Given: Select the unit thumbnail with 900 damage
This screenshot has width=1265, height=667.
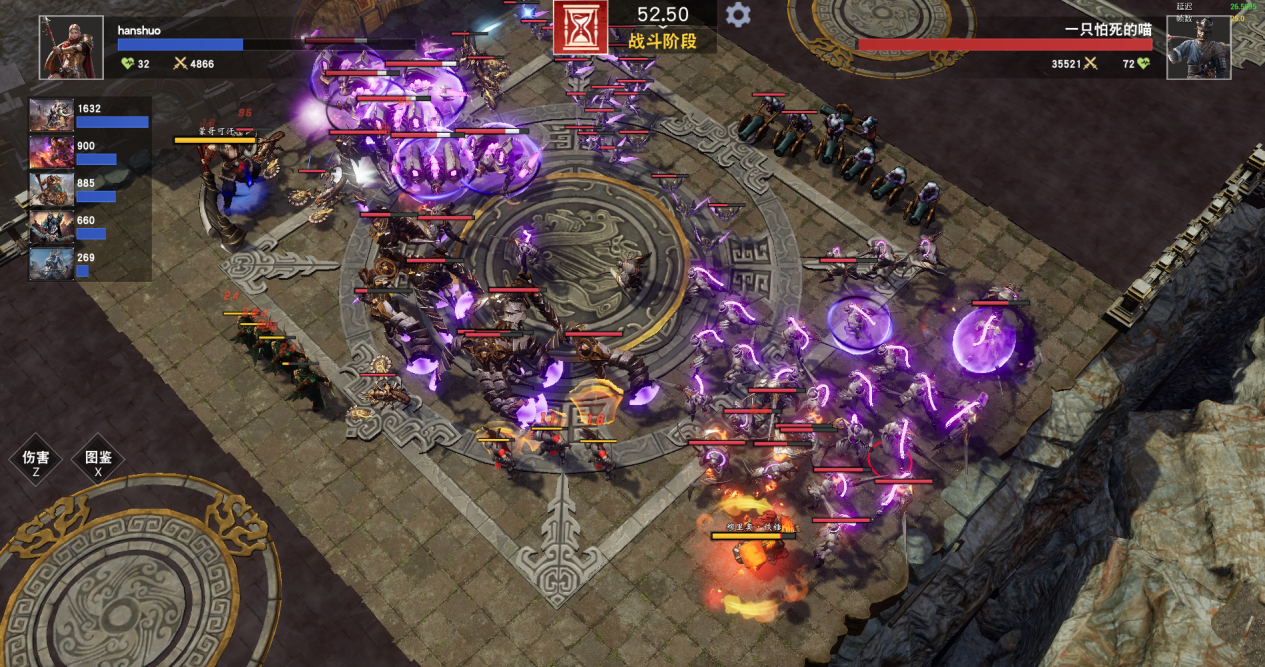Looking at the screenshot, I should pos(51,152).
